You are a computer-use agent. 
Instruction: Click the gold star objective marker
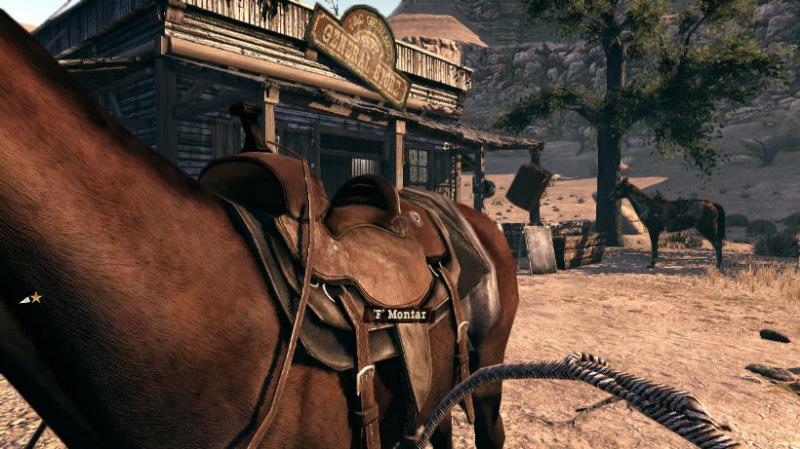pos(35,297)
